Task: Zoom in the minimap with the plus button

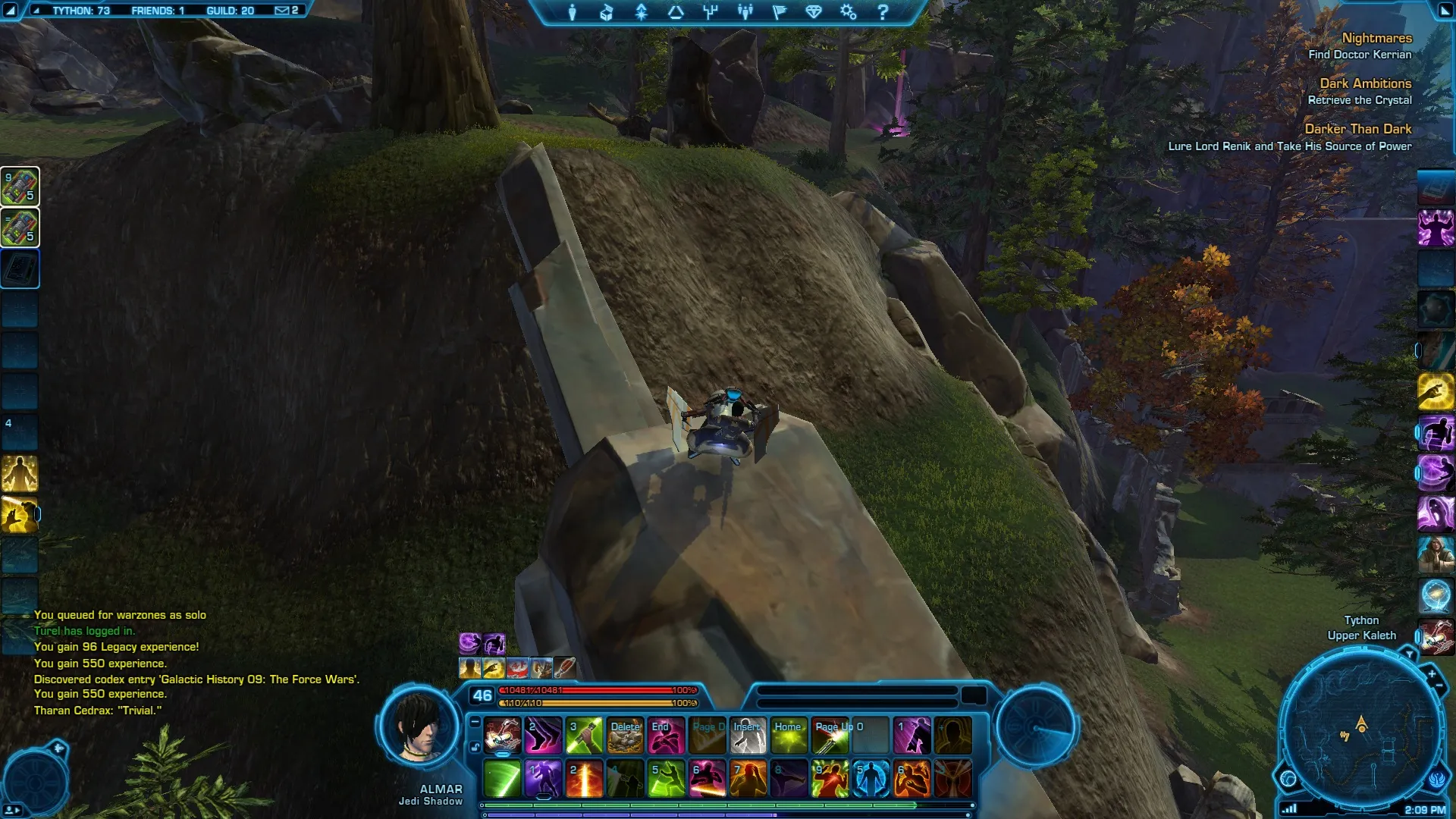Action: coord(1432,673)
